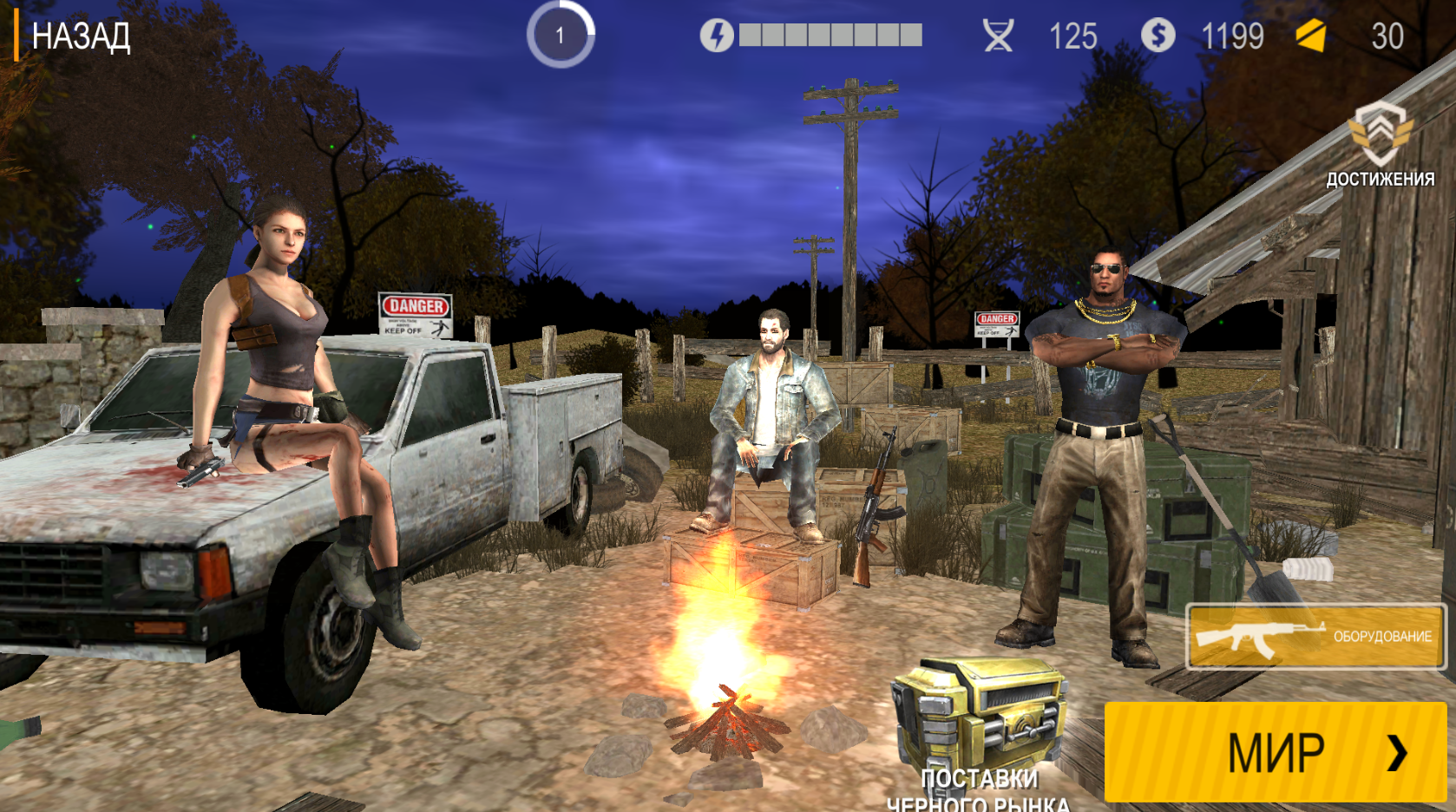Image resolution: width=1456 pixels, height=812 pixels.
Task: Click НАЗАД to go back
Action: pyautogui.click(x=80, y=36)
